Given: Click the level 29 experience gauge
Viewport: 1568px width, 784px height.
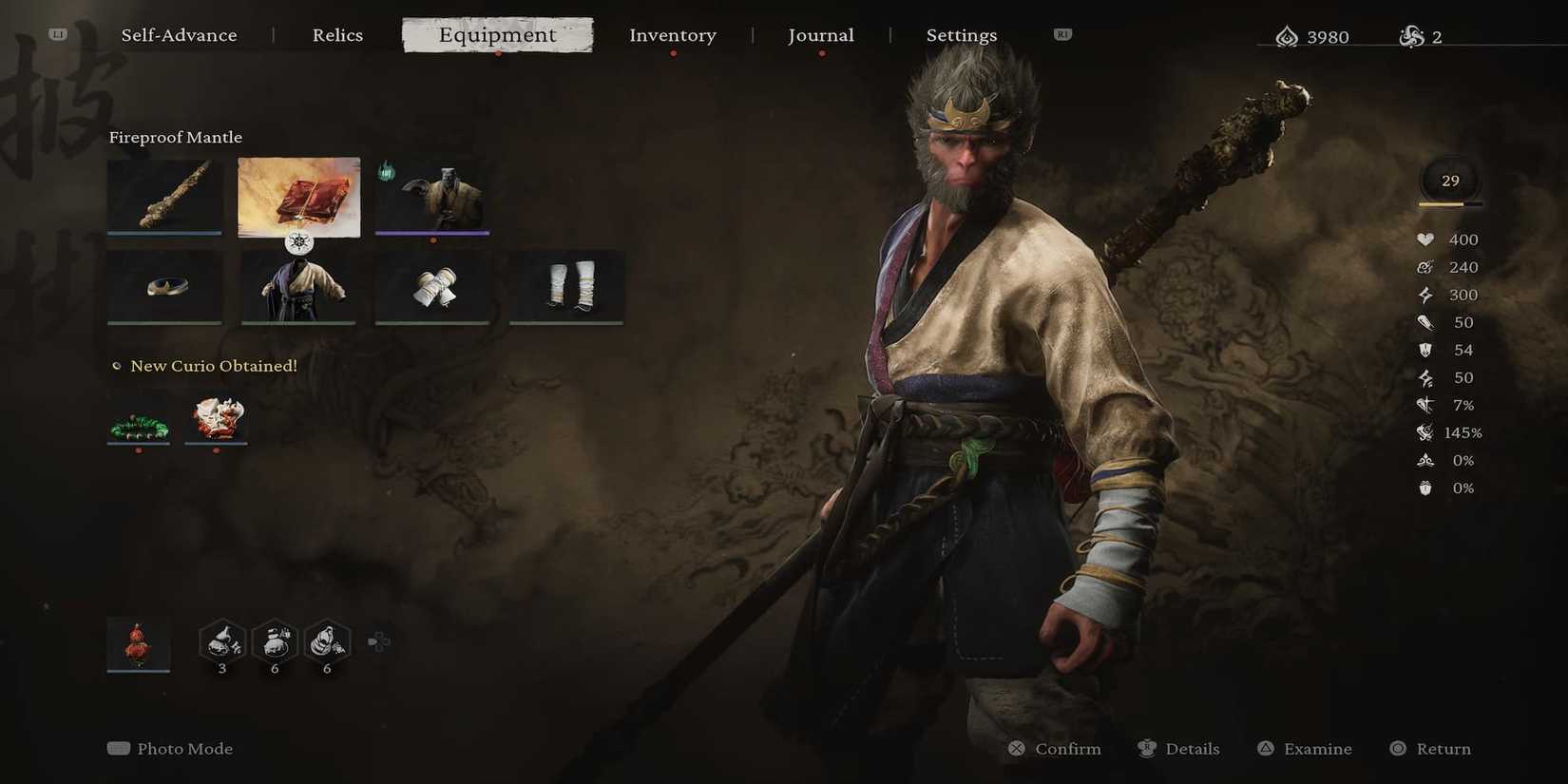Looking at the screenshot, I should point(1449,181).
